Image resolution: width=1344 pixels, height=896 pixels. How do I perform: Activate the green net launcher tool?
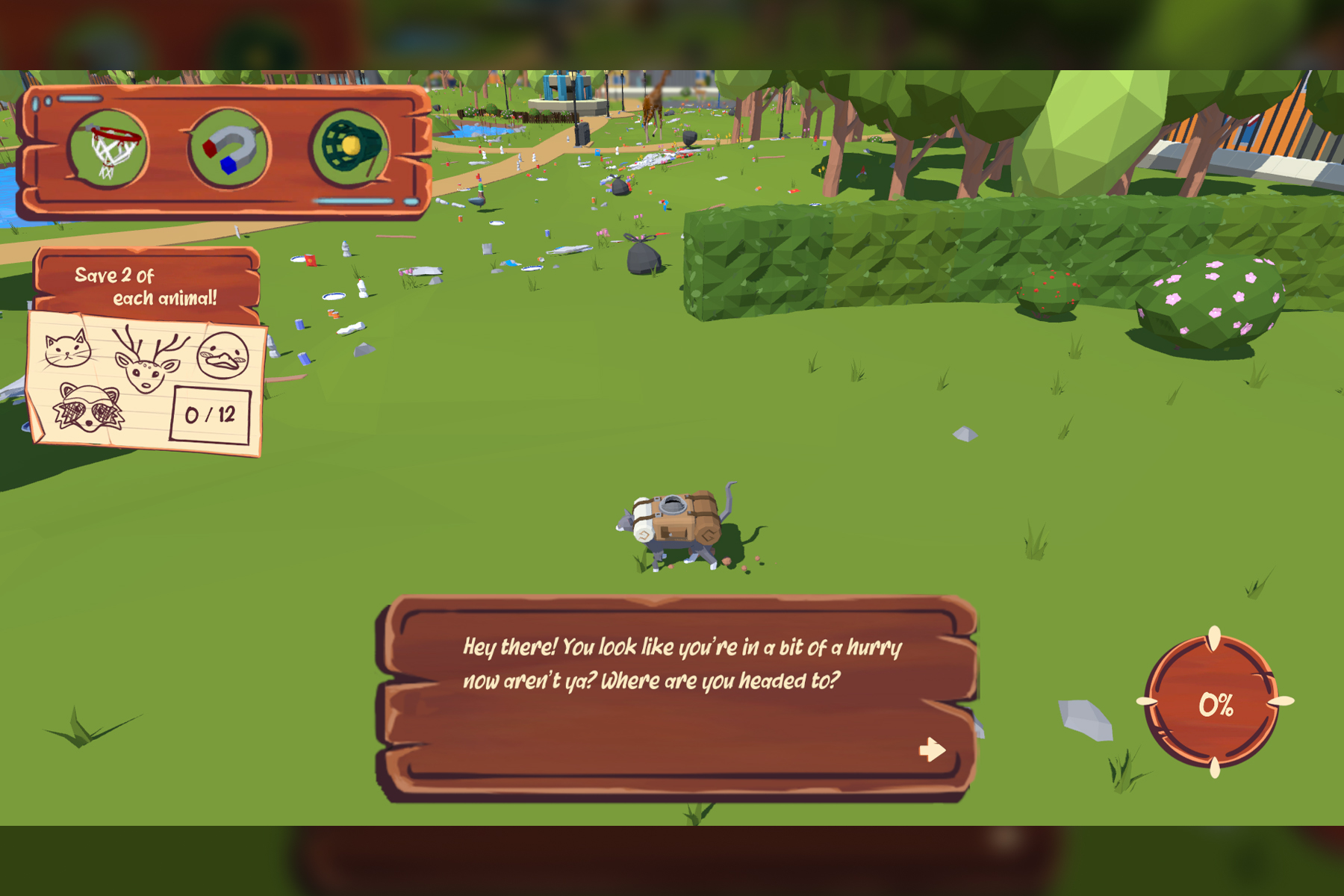[350, 147]
